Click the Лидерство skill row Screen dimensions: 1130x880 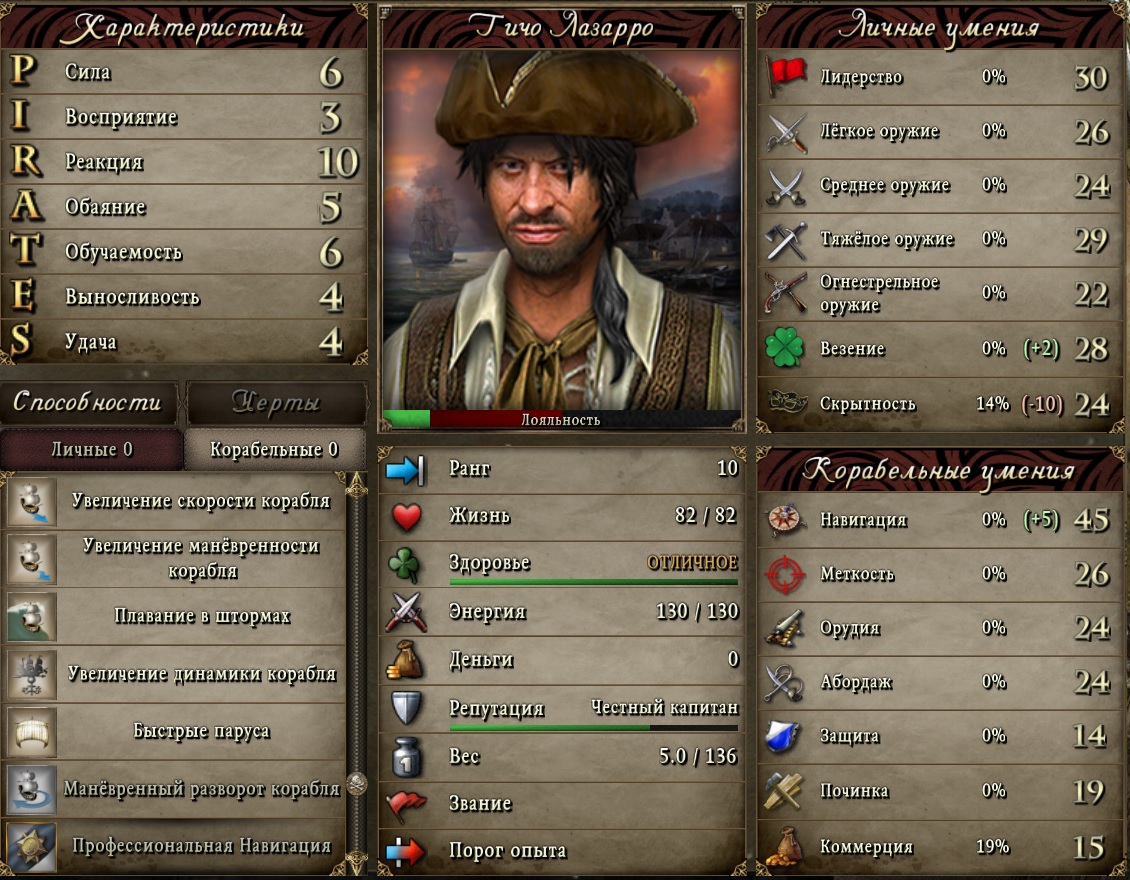[940, 77]
